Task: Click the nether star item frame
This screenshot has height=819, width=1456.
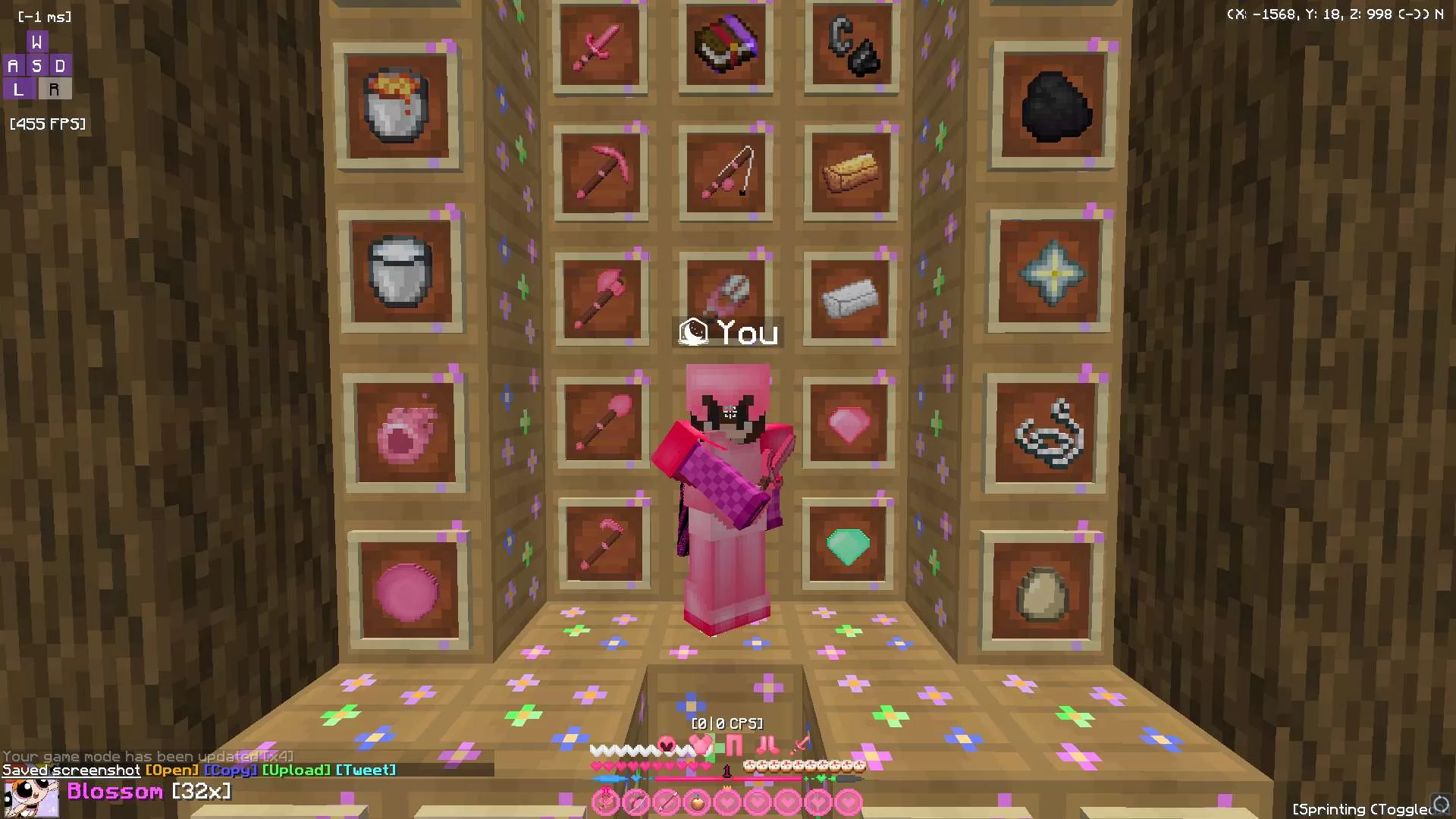Action: click(1053, 271)
